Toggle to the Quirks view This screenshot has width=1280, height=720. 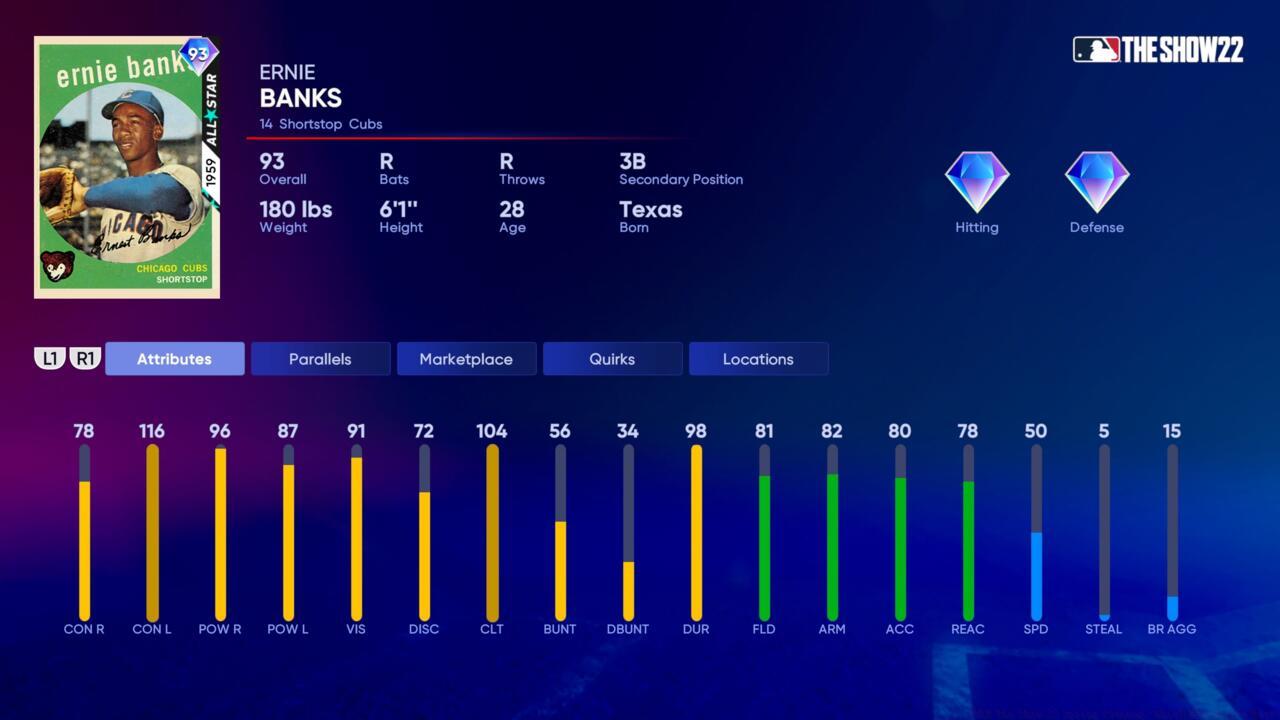click(x=612, y=359)
